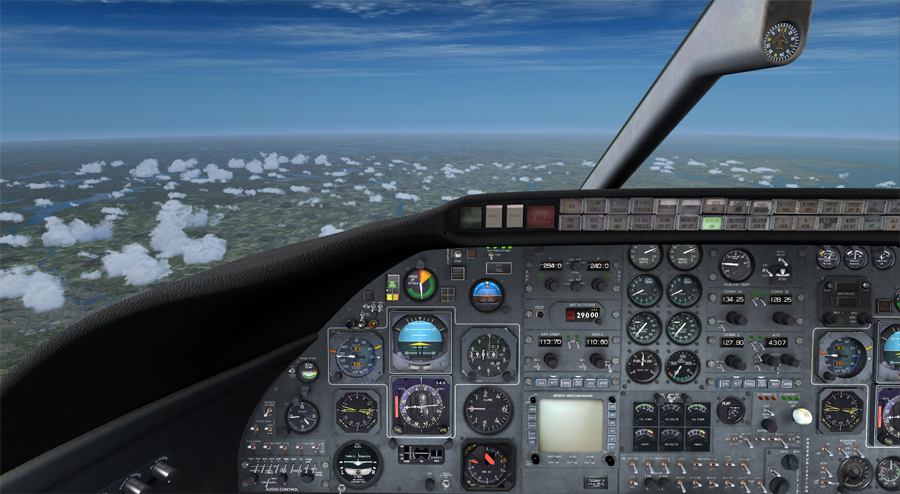The height and width of the screenshot is (494, 900).
Task: Click the small standby attitude indicator
Action: (487, 293)
